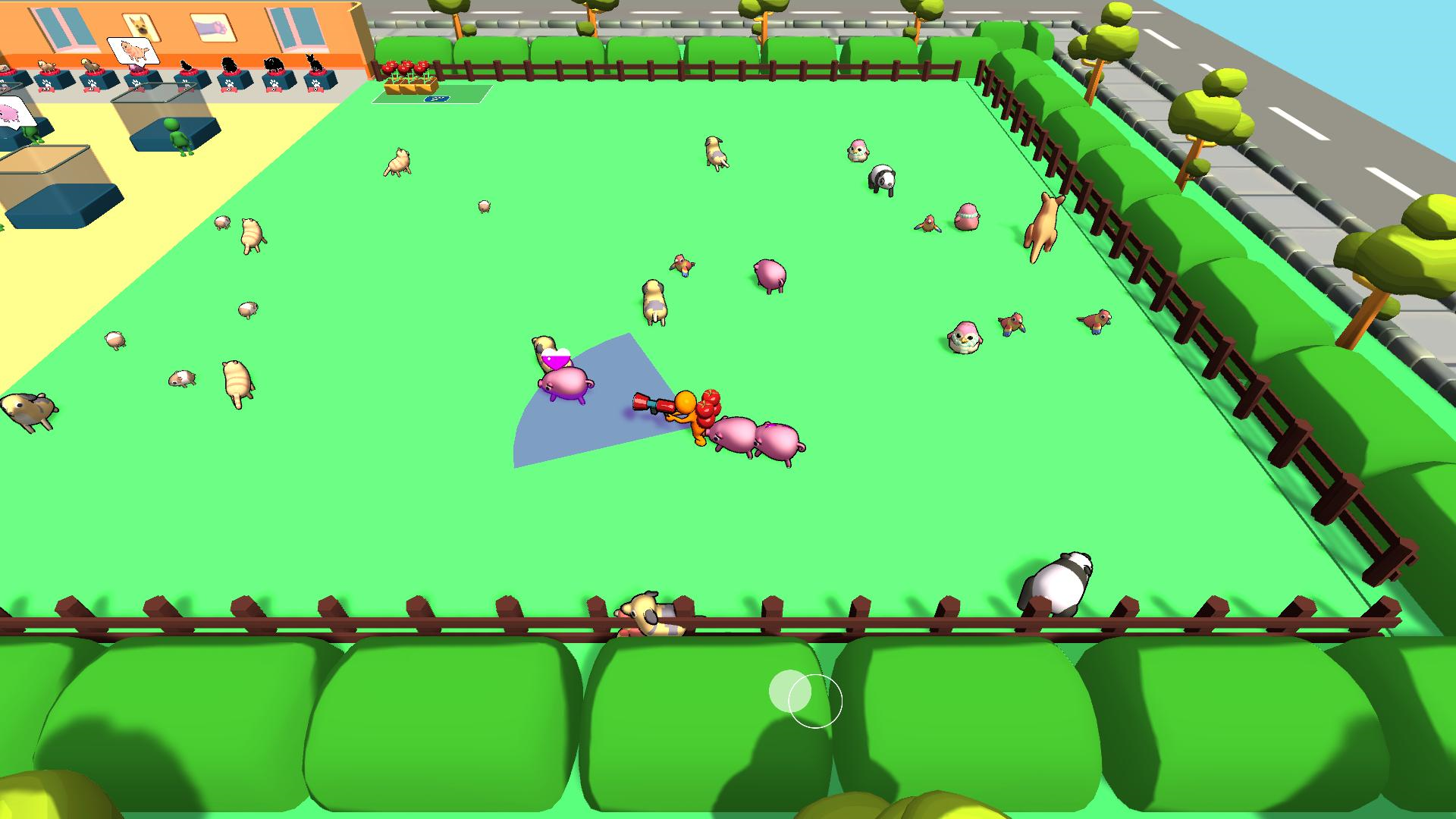Tap the pink chick near the top of the field

point(857,152)
